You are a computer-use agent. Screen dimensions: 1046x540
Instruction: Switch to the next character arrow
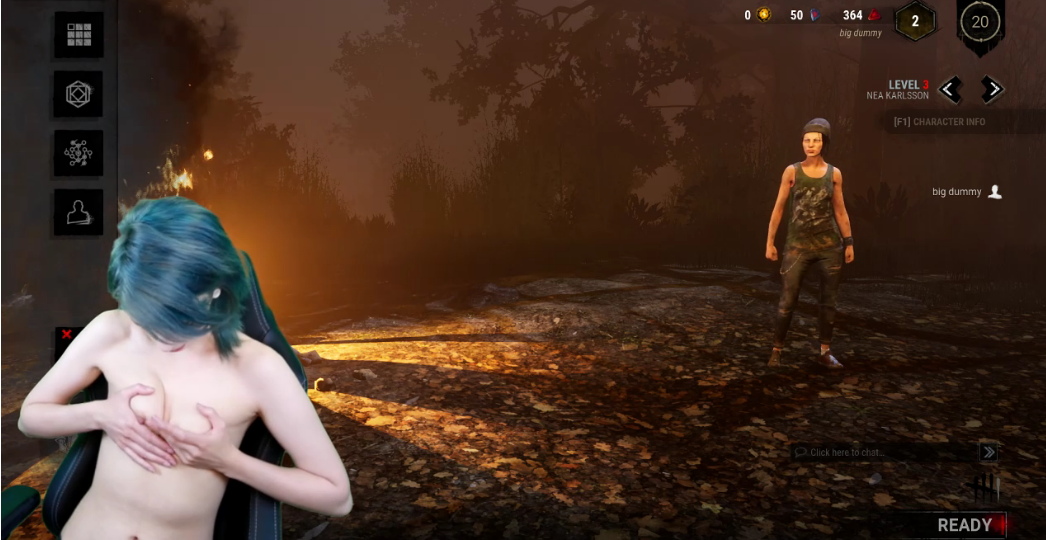click(991, 90)
